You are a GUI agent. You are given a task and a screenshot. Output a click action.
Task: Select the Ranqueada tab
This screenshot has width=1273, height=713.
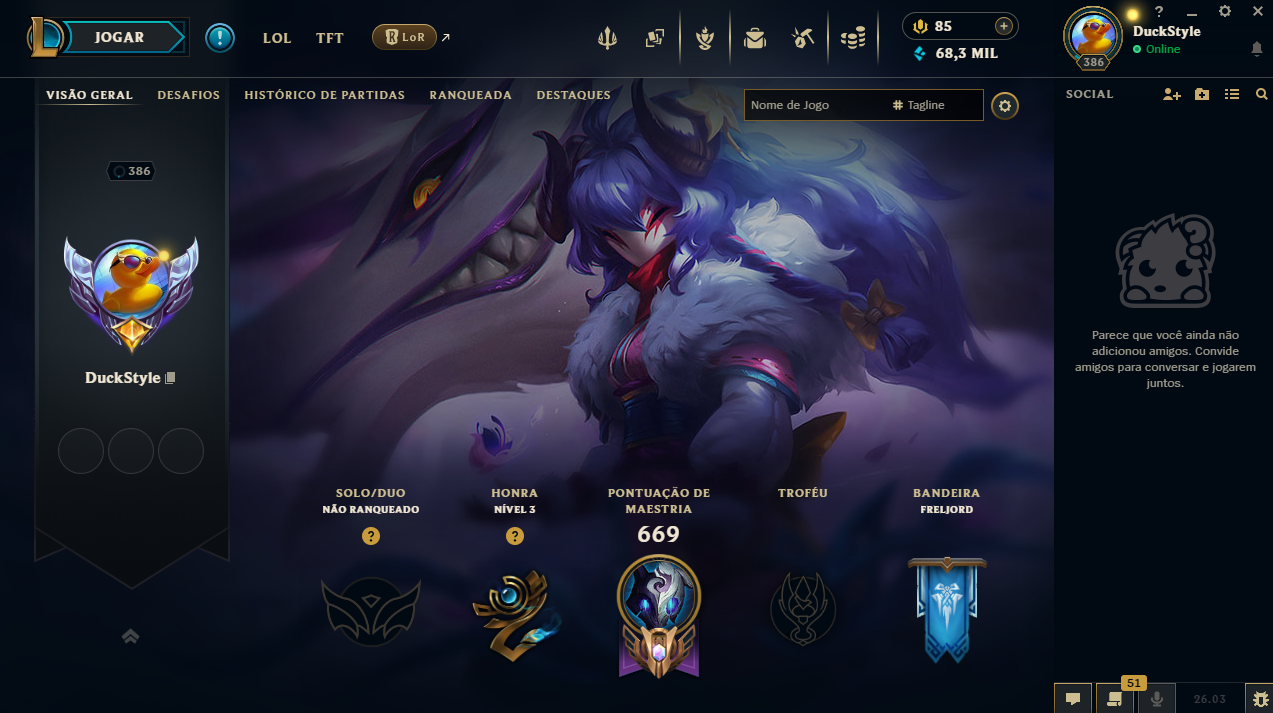click(x=470, y=95)
